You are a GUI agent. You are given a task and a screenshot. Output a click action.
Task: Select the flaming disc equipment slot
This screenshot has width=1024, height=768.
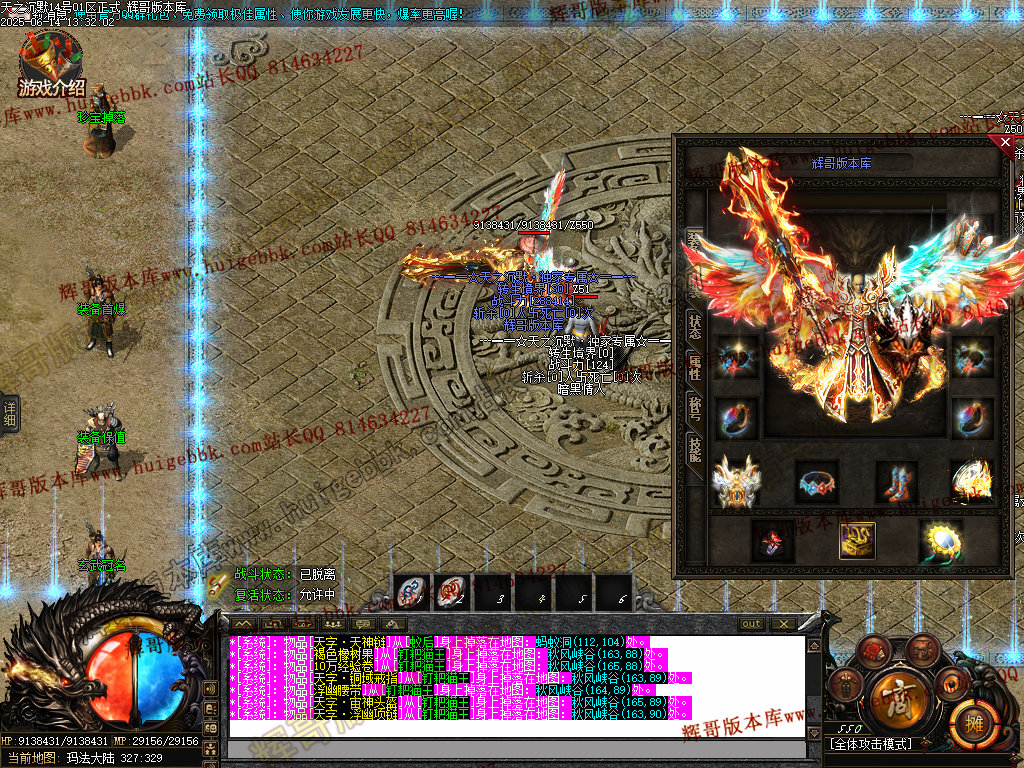click(x=970, y=481)
